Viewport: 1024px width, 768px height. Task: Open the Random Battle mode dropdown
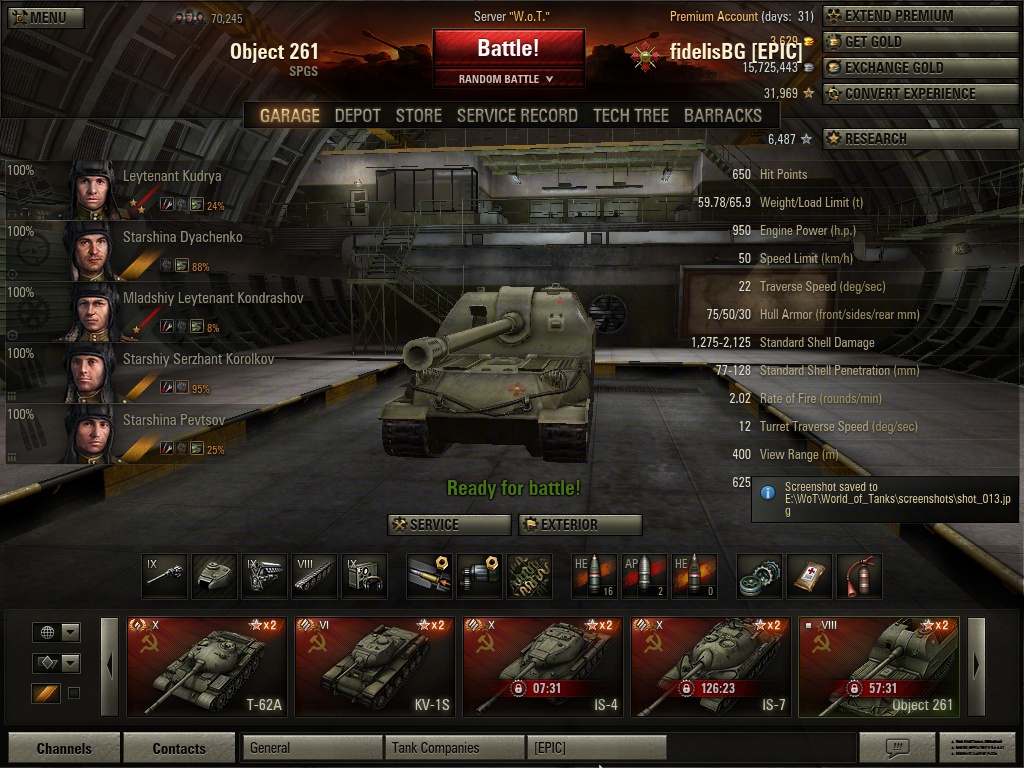point(508,79)
